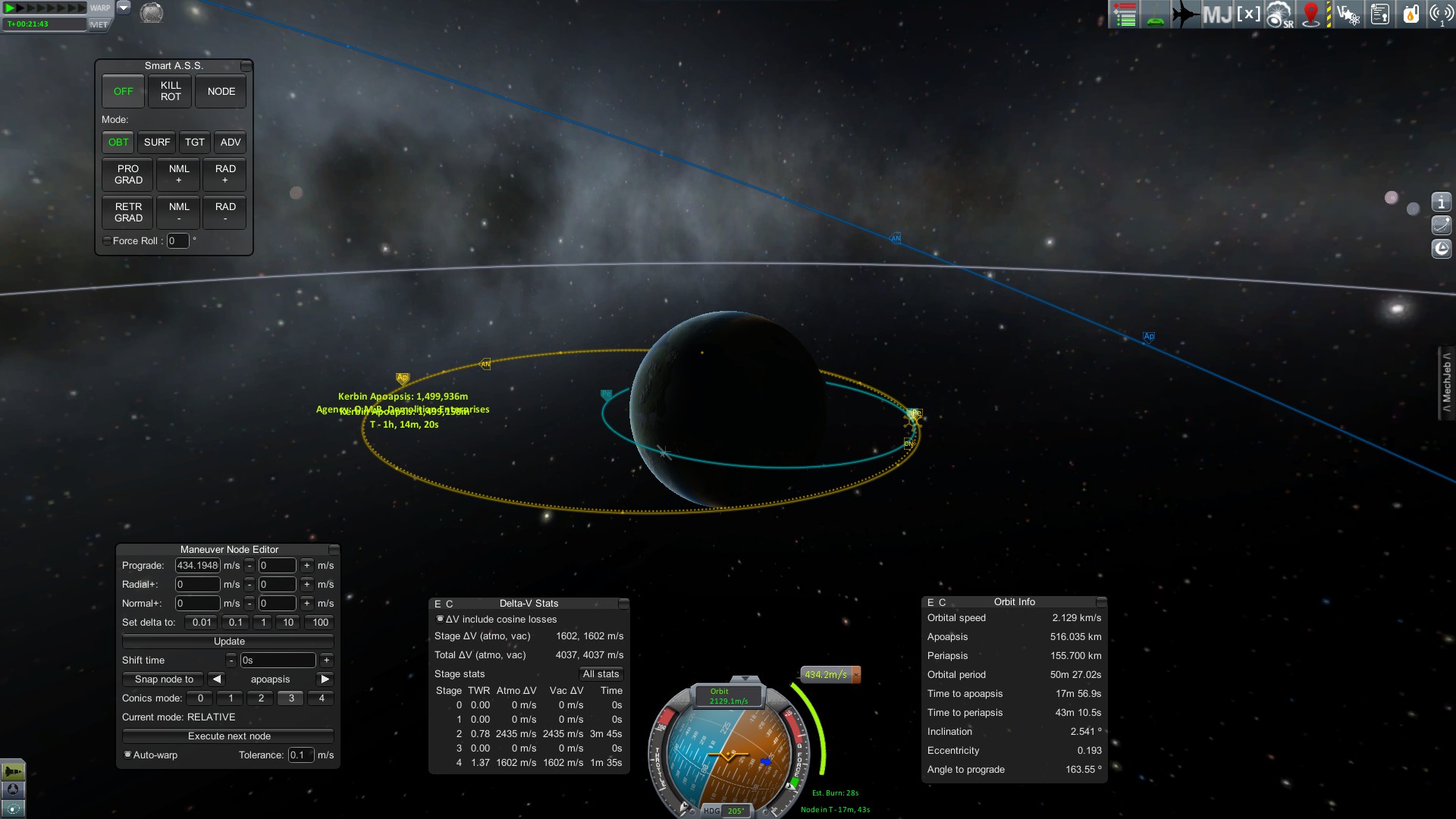This screenshot has width=1456, height=819.
Task: Open the MechJeb side tab
Action: (x=1447, y=383)
